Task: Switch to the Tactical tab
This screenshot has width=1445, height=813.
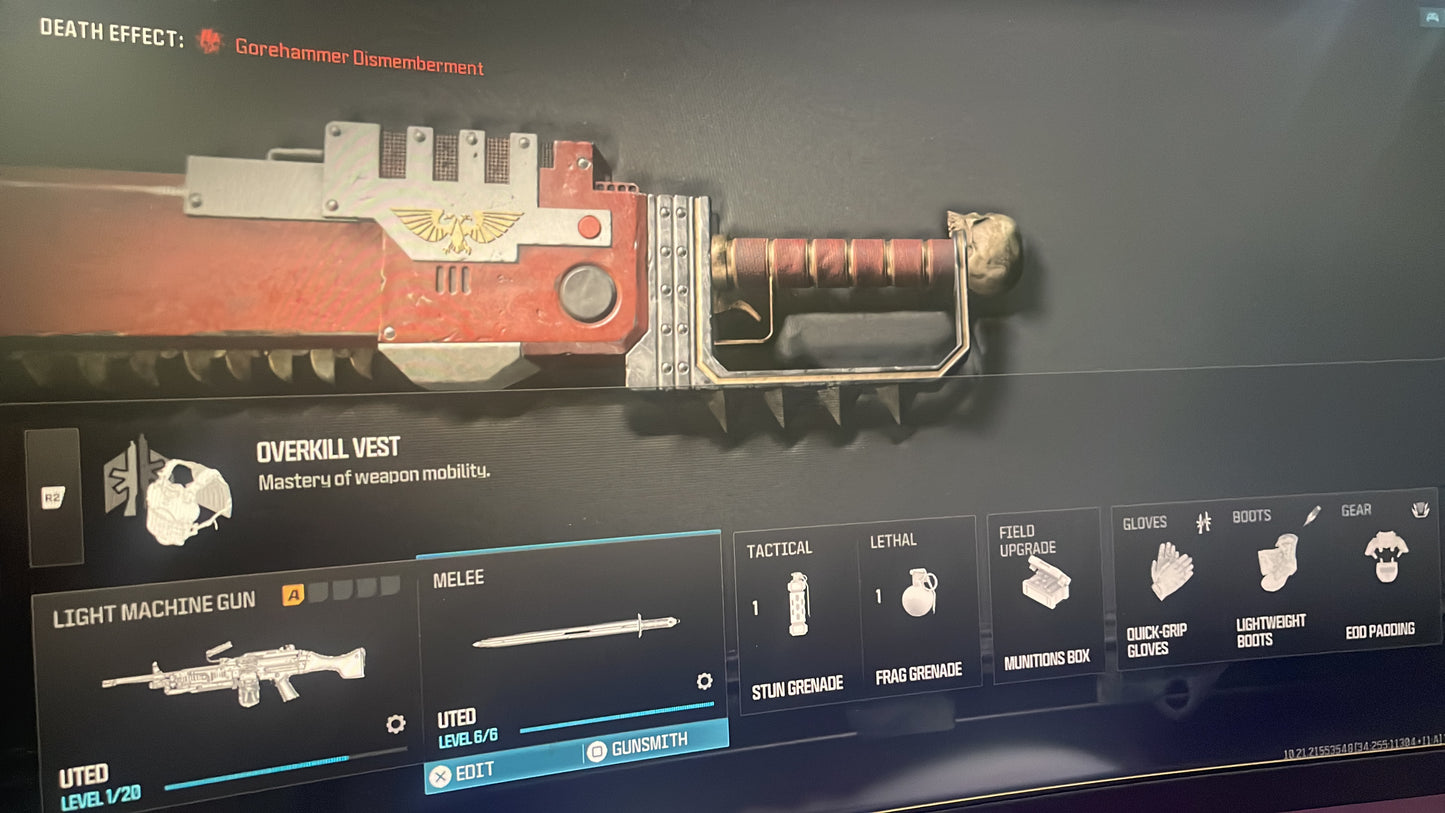Action: 780,548
